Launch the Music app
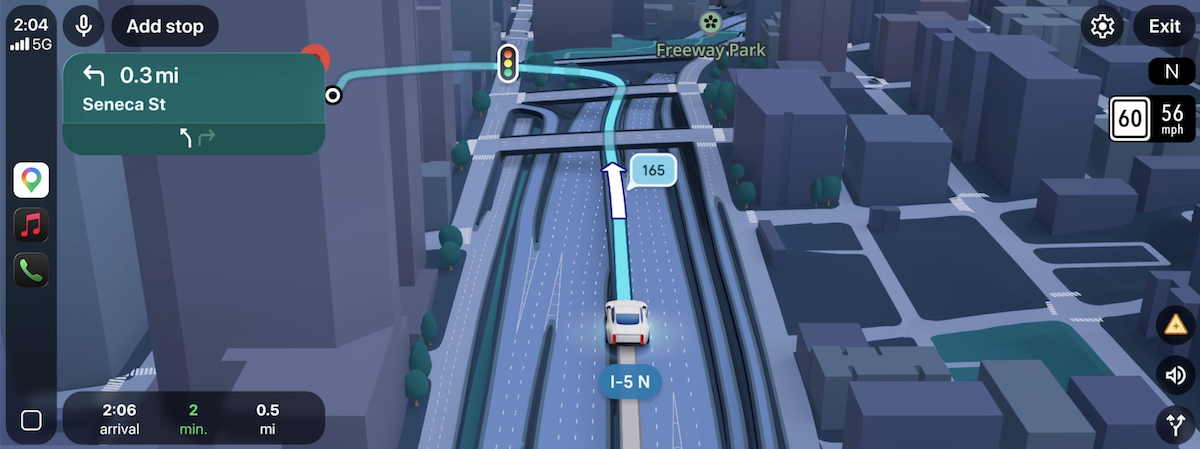 pyautogui.click(x=31, y=225)
